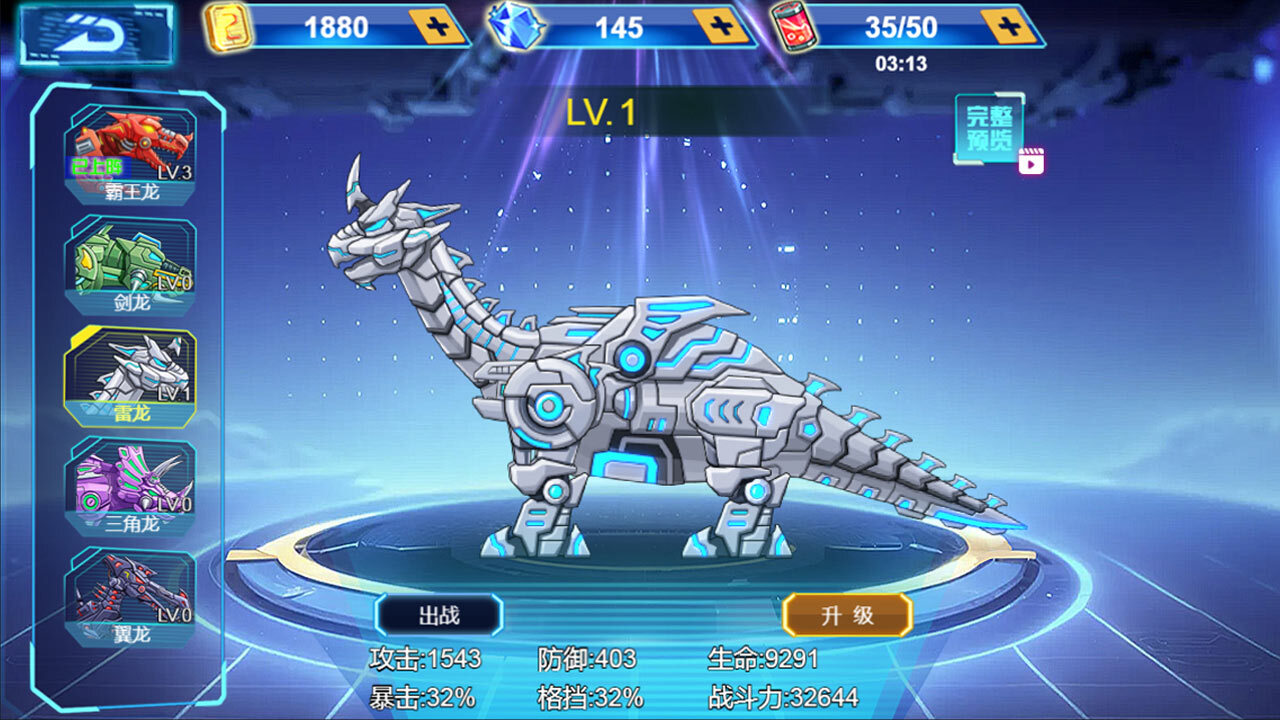Open the 完整预览 full preview video
The height and width of the screenshot is (720, 1280).
992,130
